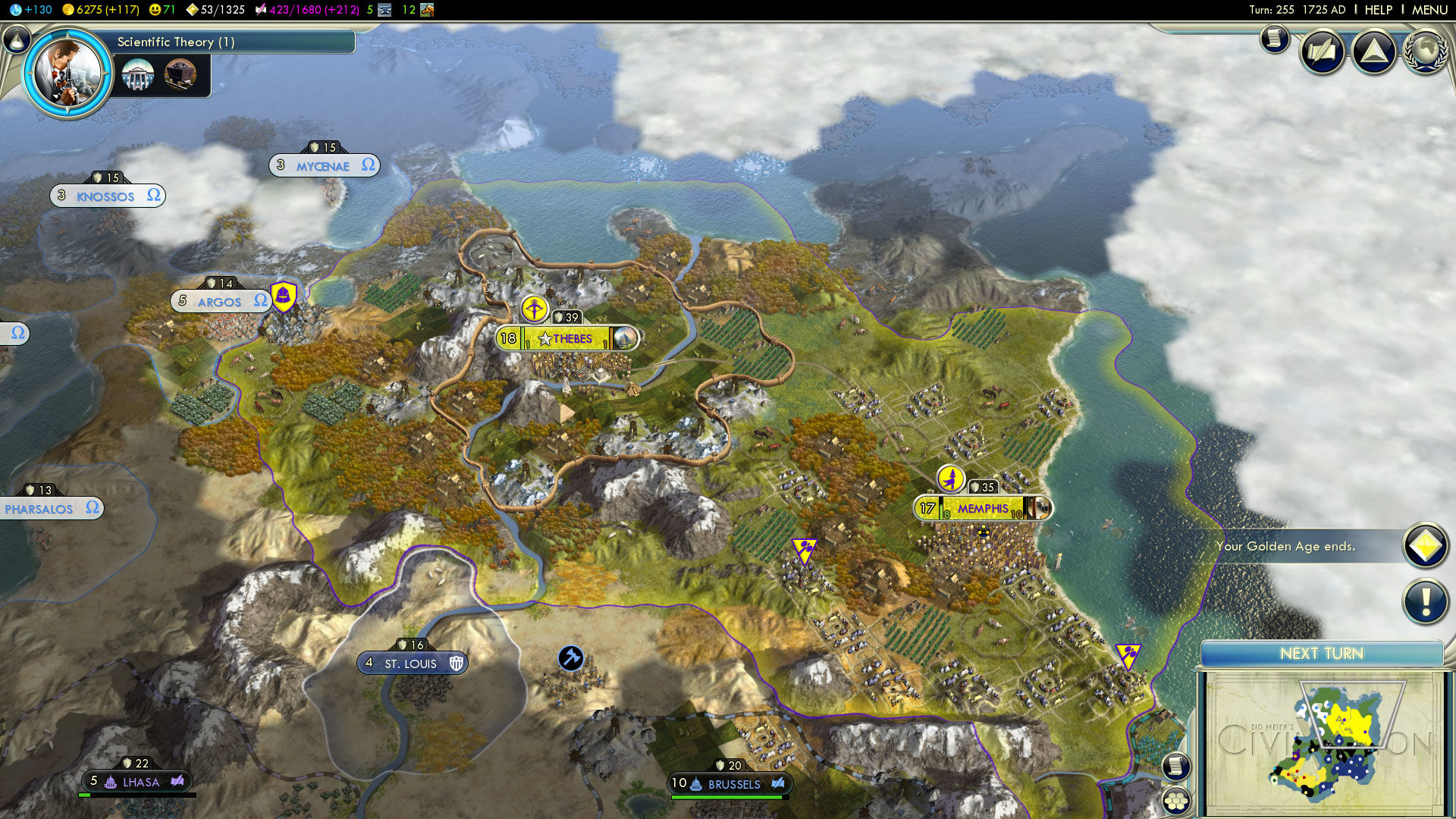Select the Argos city banner
The height and width of the screenshot is (819, 1456).
(x=220, y=302)
